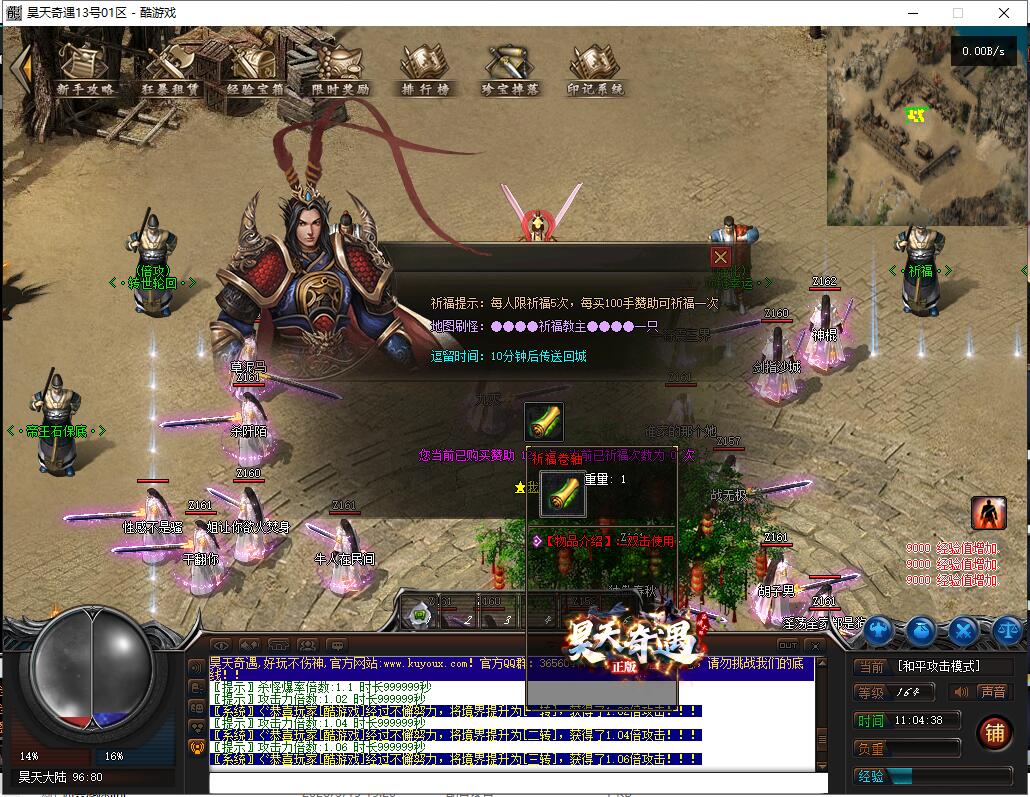This screenshot has height=797, width=1030.
Task: Change the 和平攻击模式 attack mode
Action: pos(938,666)
